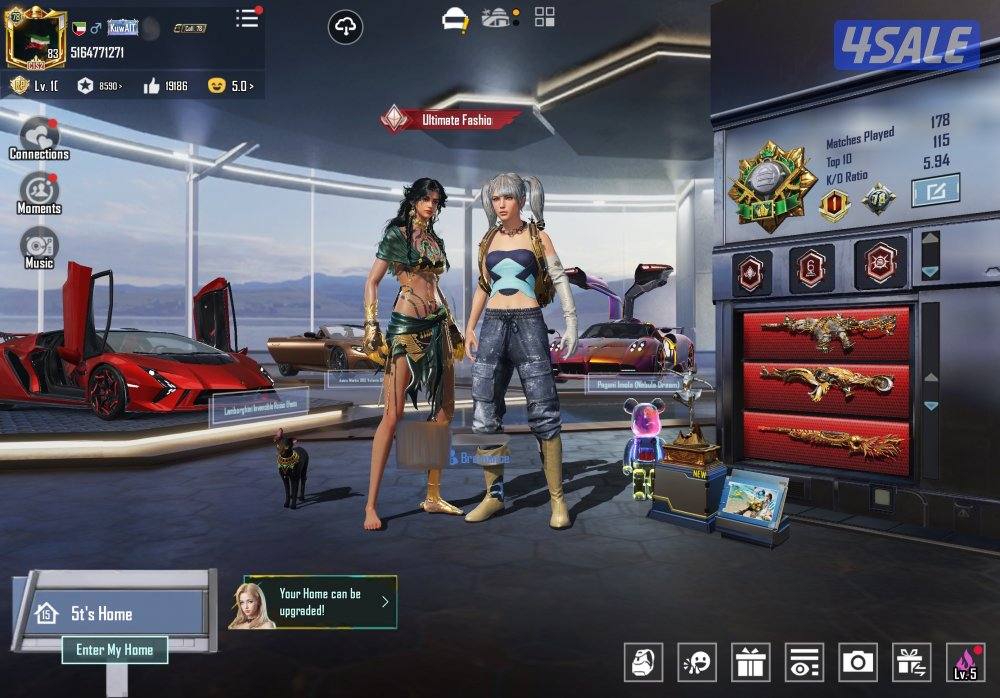Click the cloud download icon

(345, 28)
